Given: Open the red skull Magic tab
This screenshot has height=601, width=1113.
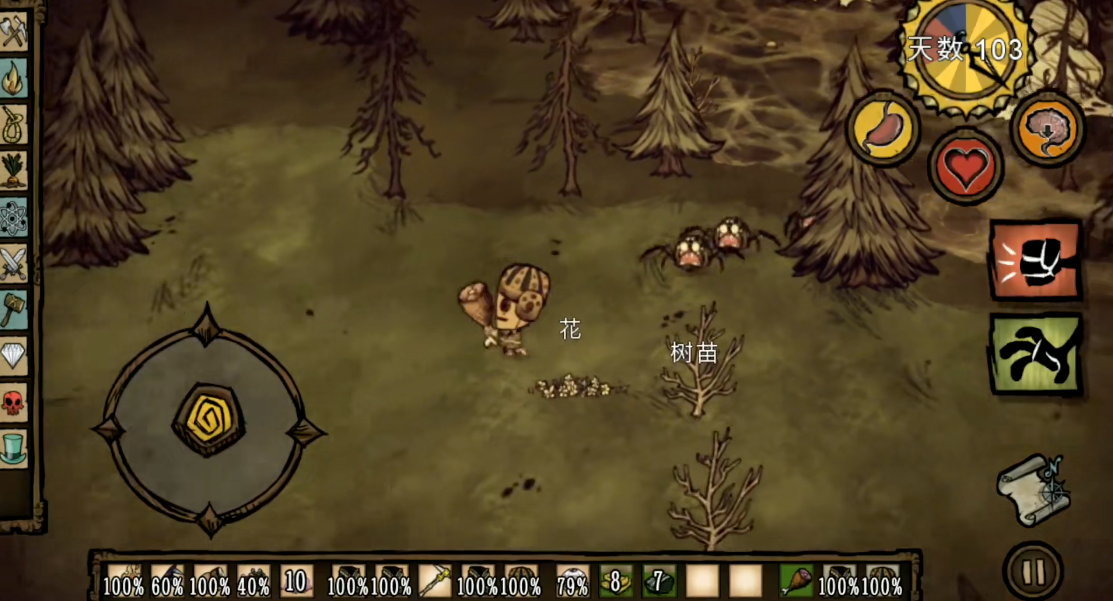Looking at the screenshot, I should point(14,403).
